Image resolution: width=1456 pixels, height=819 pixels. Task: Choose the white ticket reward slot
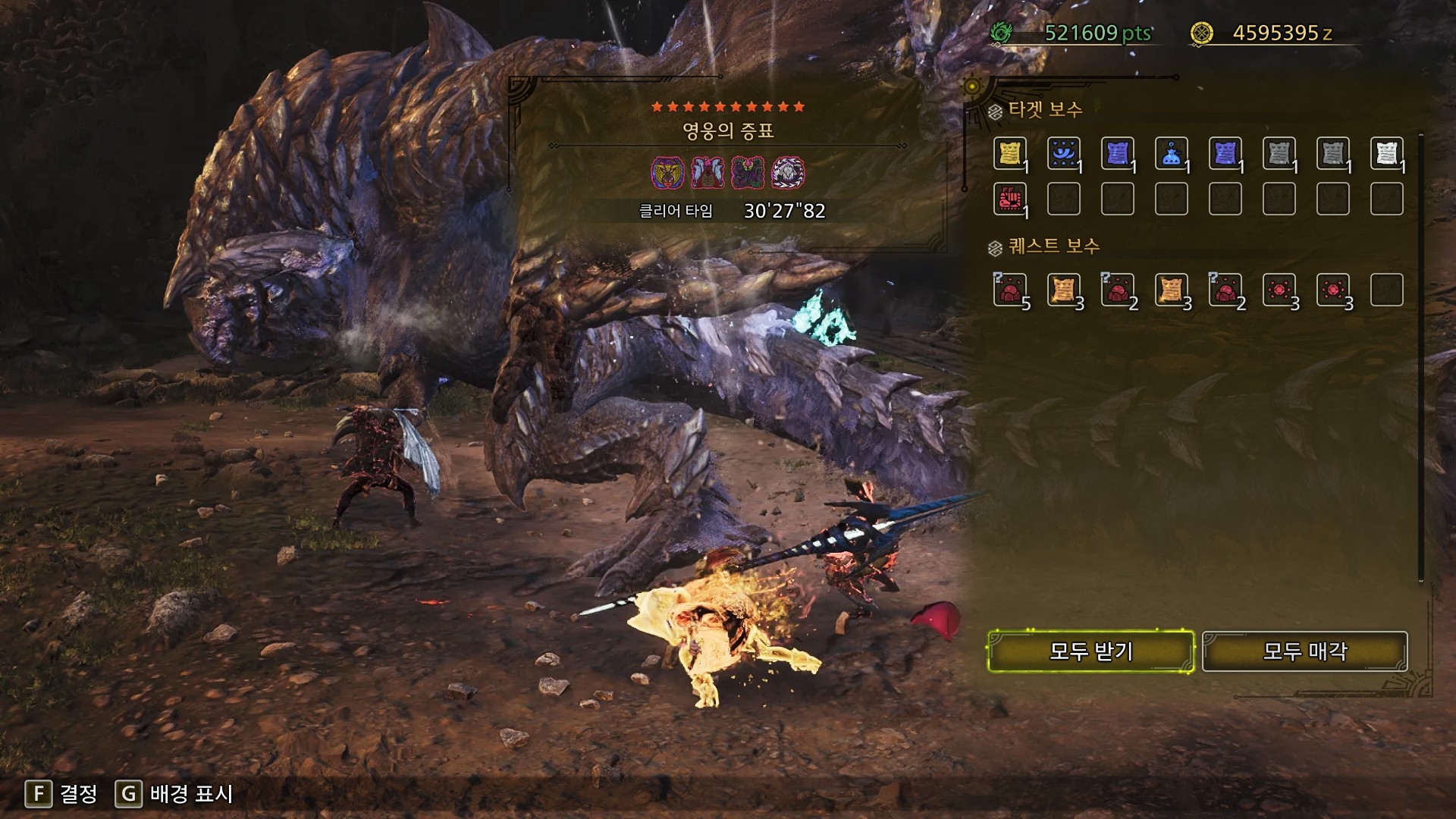click(1386, 154)
